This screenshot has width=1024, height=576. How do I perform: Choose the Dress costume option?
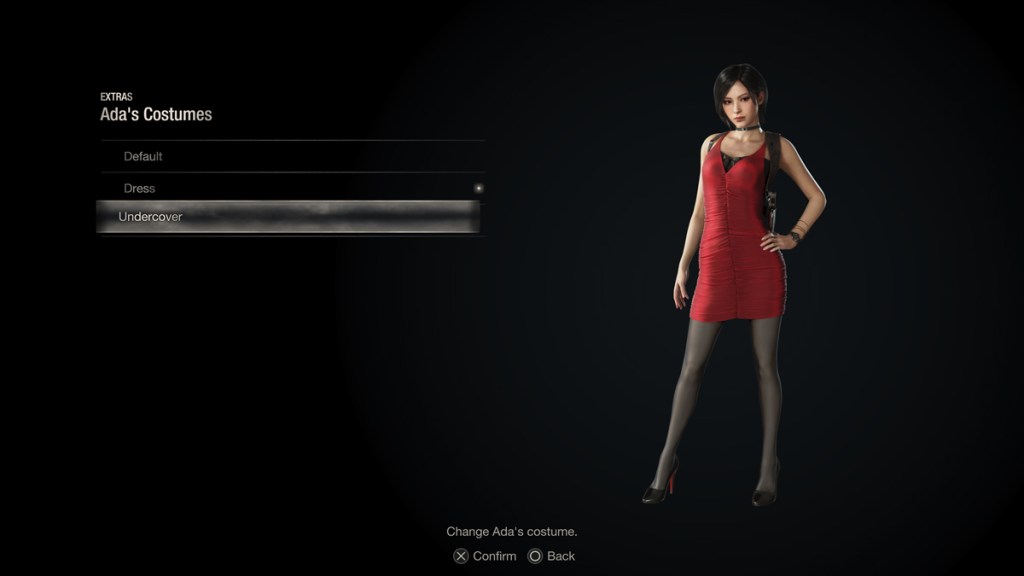[x=140, y=188]
